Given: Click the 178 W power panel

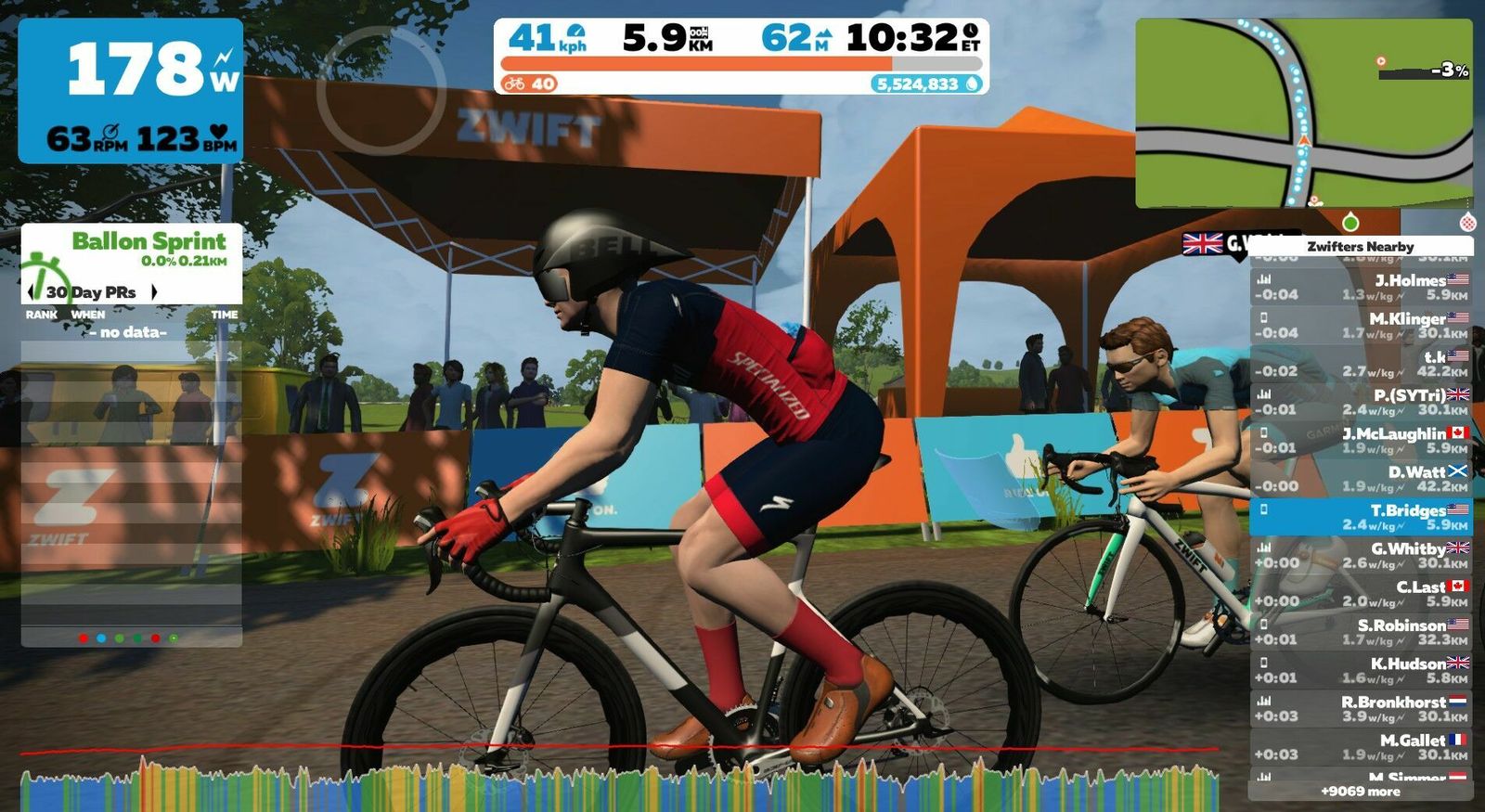Looking at the screenshot, I should coord(131,91).
